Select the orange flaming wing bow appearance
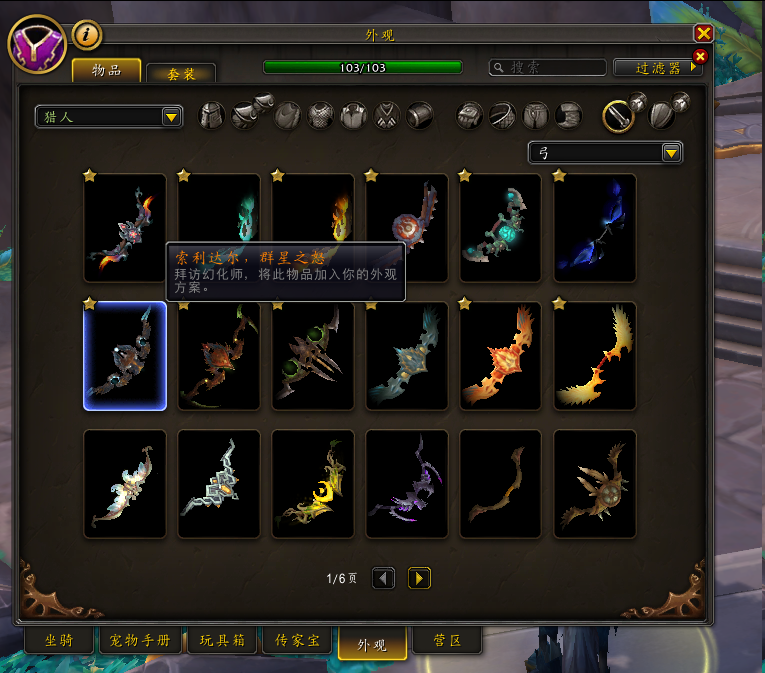The image size is (765, 673). (x=501, y=356)
